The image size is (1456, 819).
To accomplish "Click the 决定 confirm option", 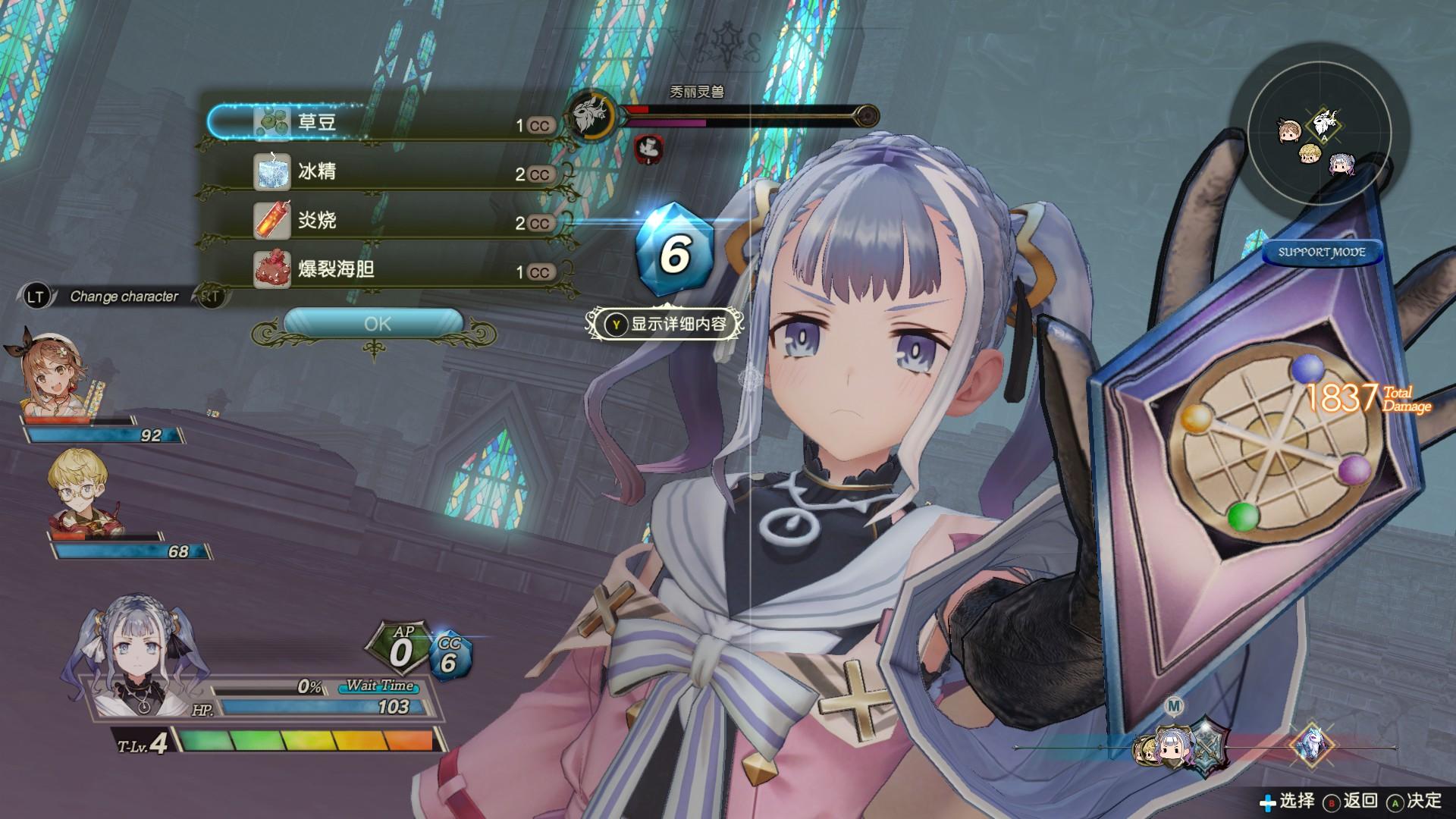I will pos(1415,801).
